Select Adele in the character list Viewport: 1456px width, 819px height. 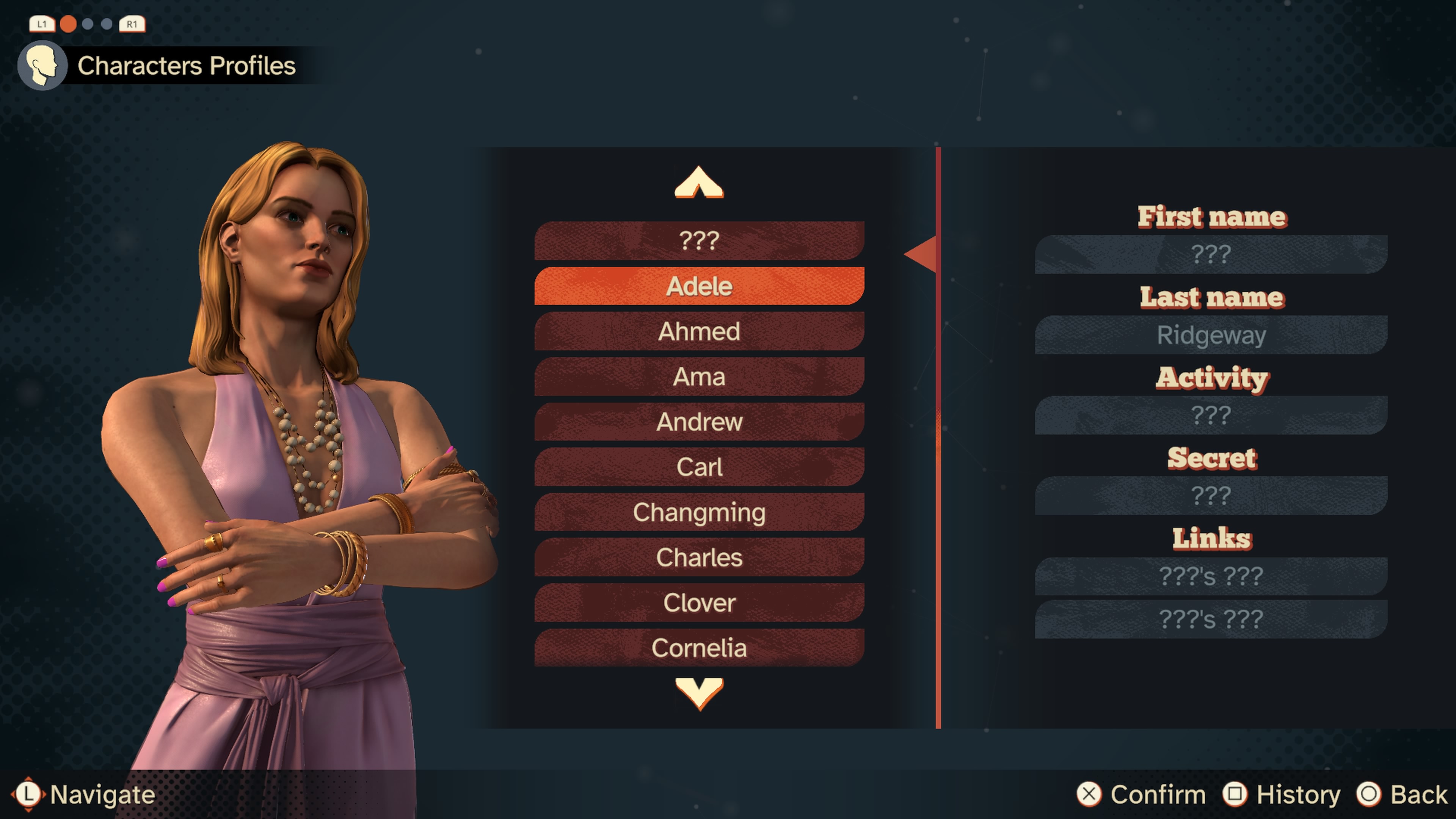click(699, 286)
